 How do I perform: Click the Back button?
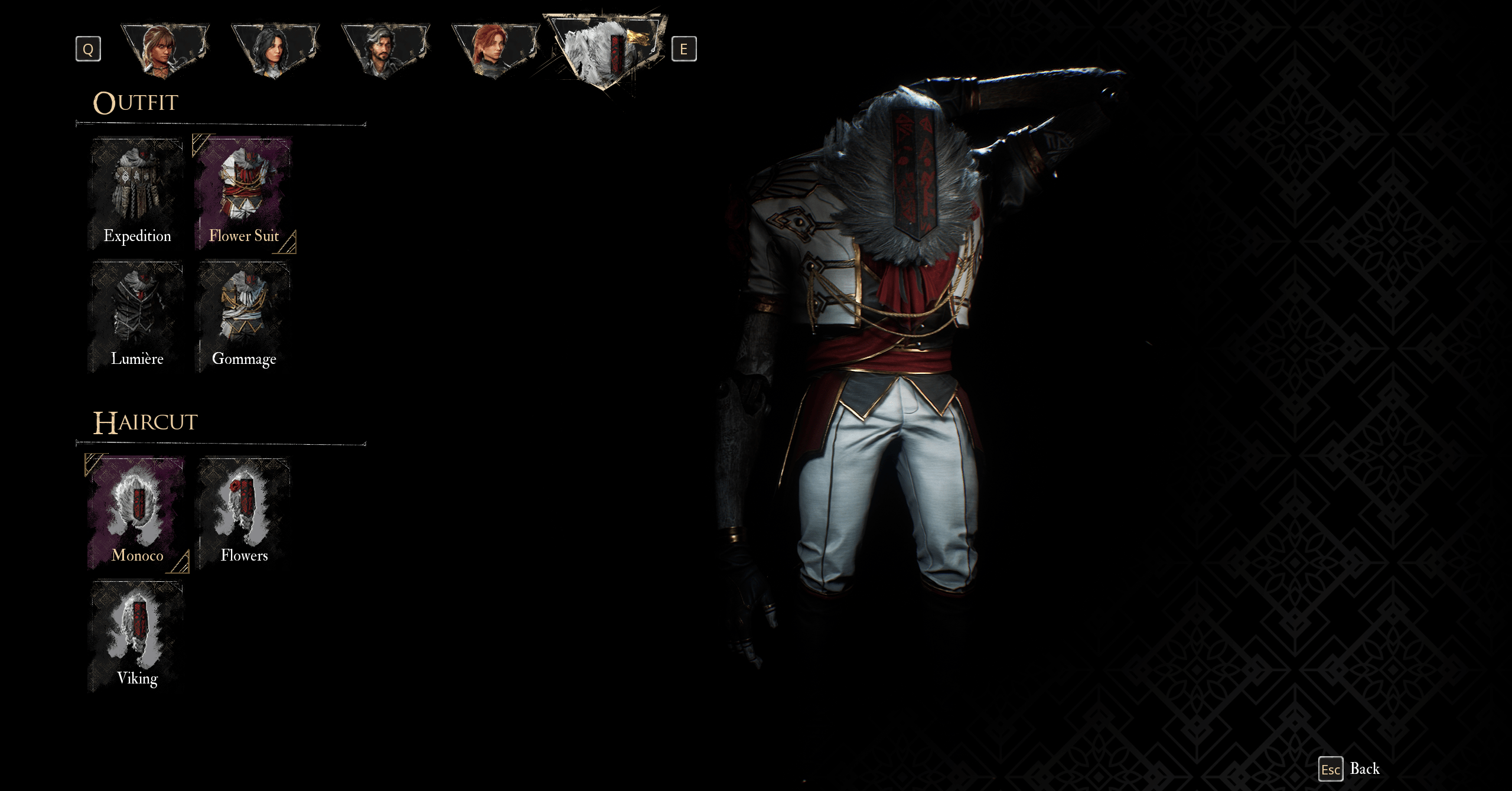tap(1350, 769)
